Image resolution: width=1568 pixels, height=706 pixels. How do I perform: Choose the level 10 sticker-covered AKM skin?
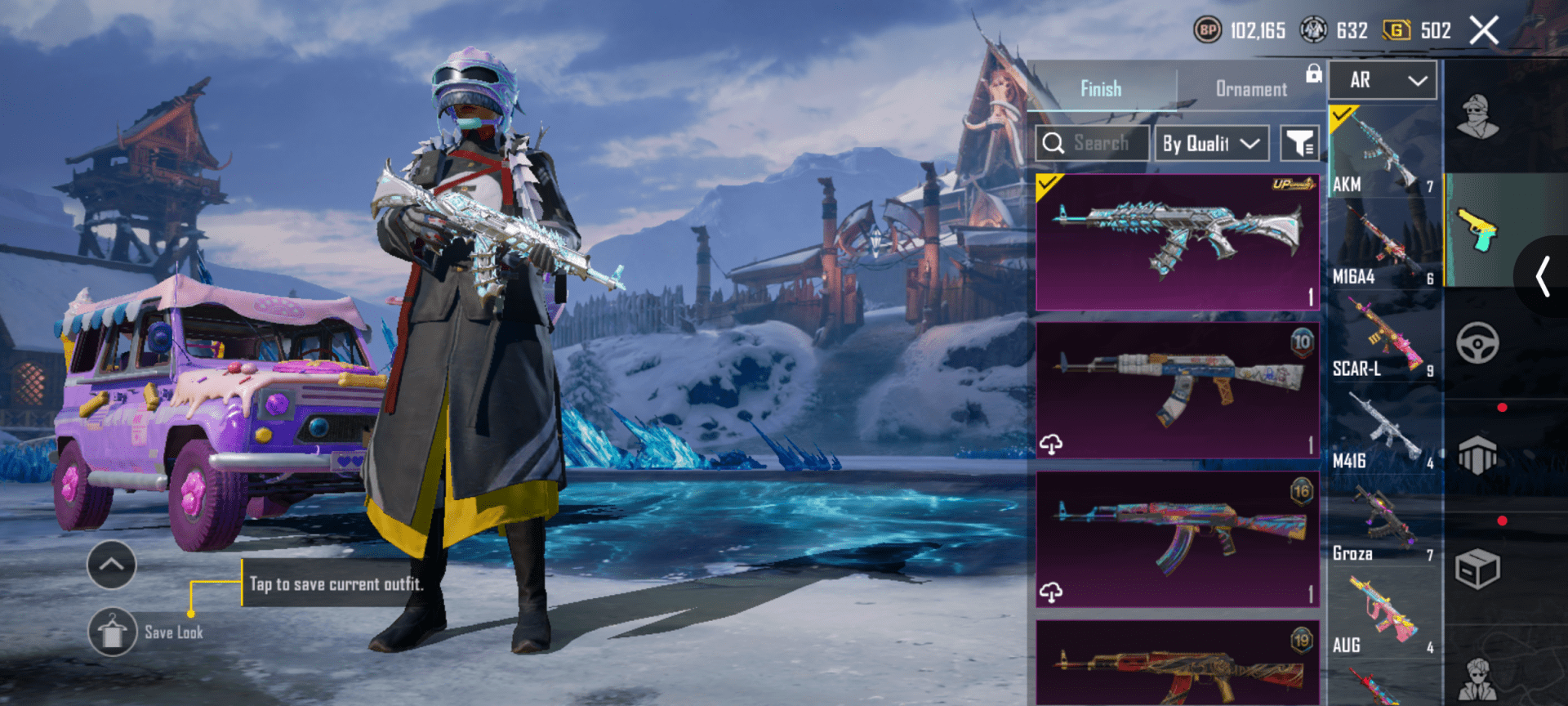pos(1177,390)
